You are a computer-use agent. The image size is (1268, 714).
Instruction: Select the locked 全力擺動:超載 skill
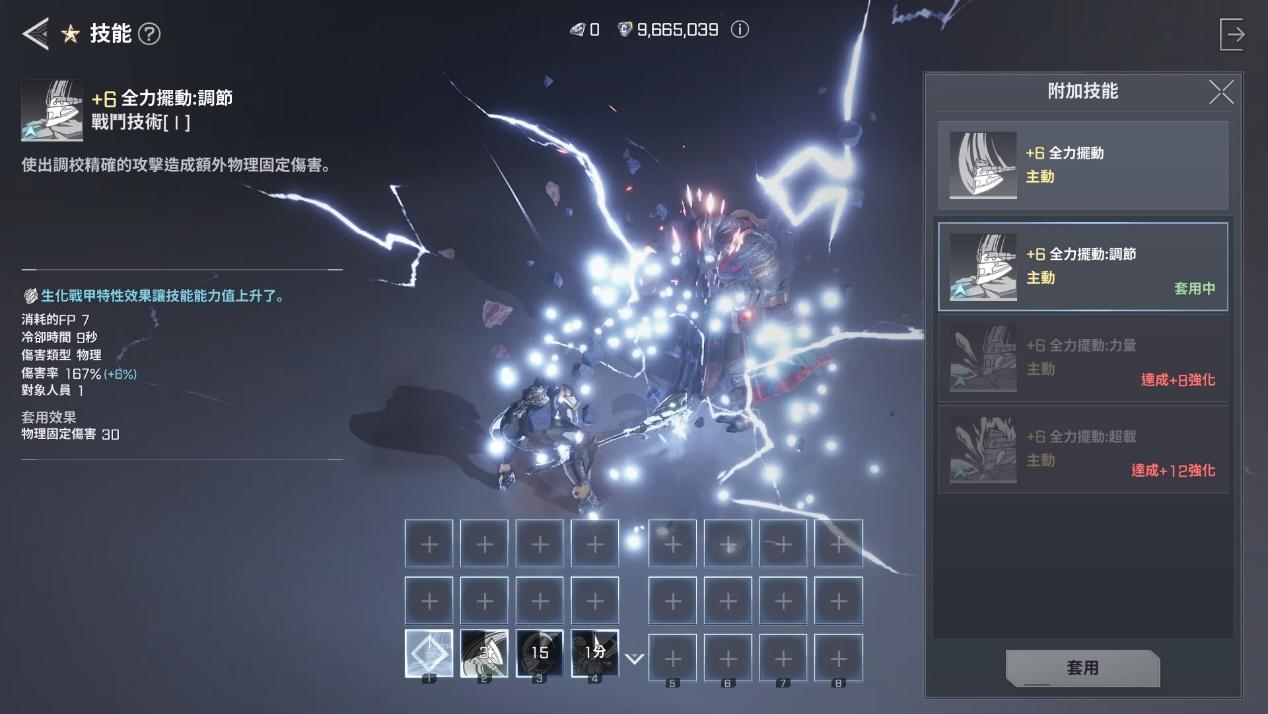click(x=1082, y=449)
